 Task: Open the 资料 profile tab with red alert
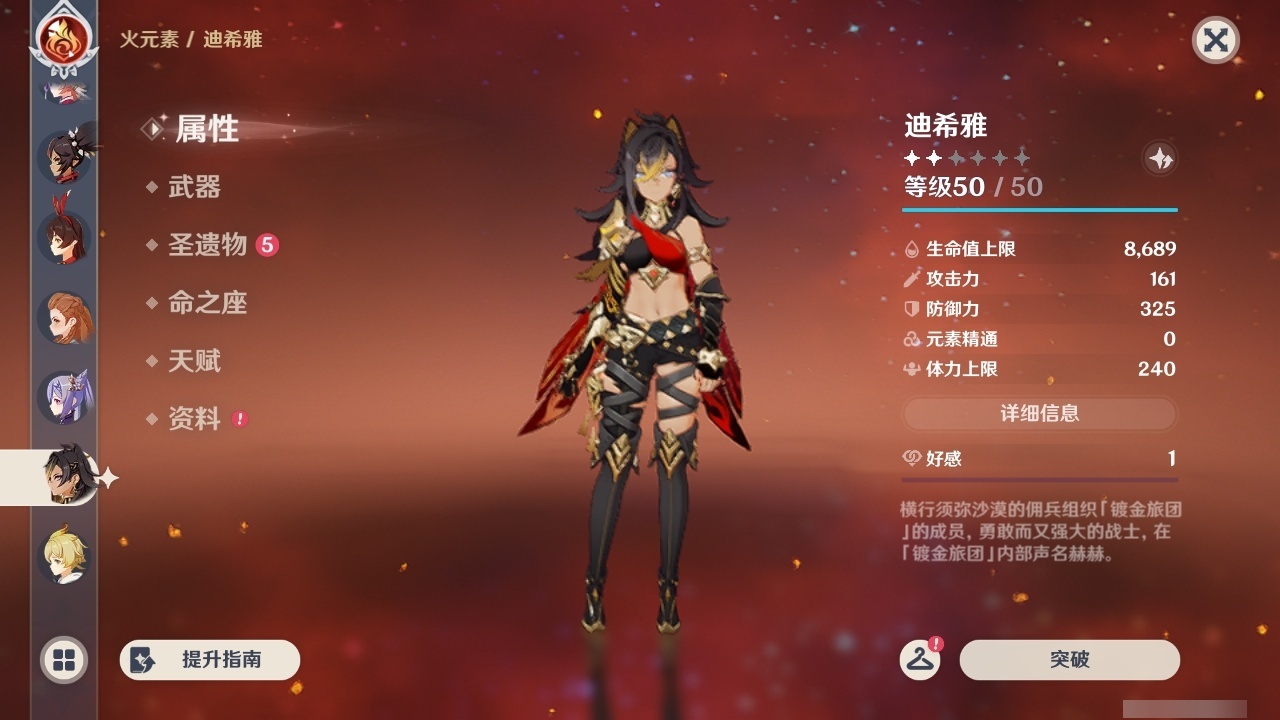tap(196, 419)
